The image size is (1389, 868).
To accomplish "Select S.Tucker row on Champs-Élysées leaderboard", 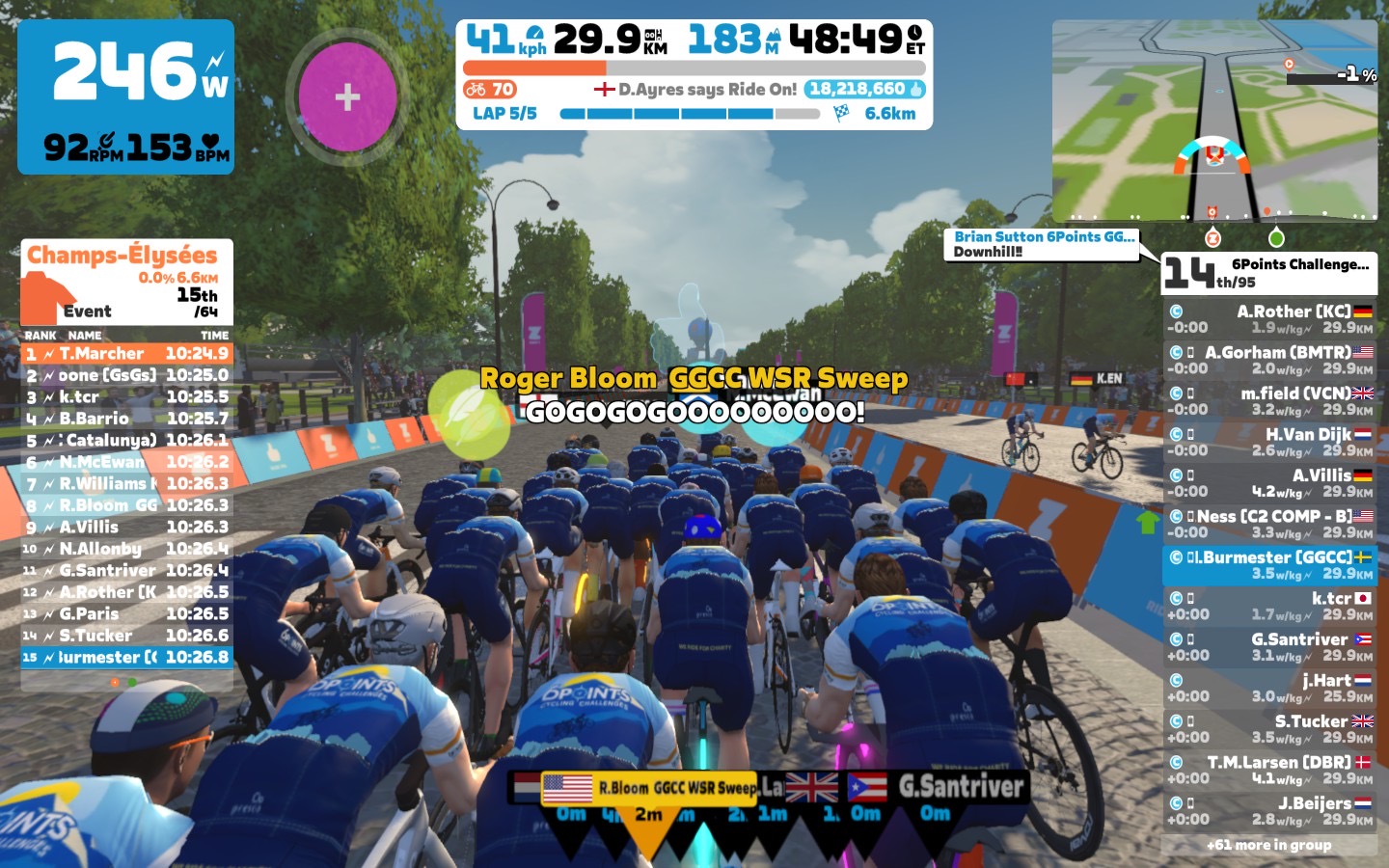I will coord(126,636).
